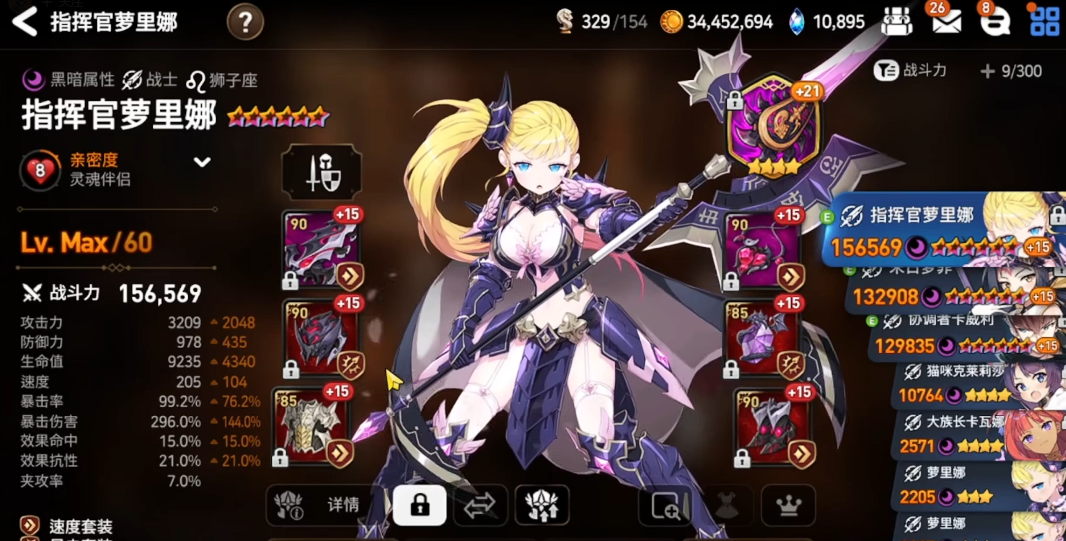This screenshot has width=1066, height=541.
Task: Open the backpack inventory icon
Action: (897, 21)
